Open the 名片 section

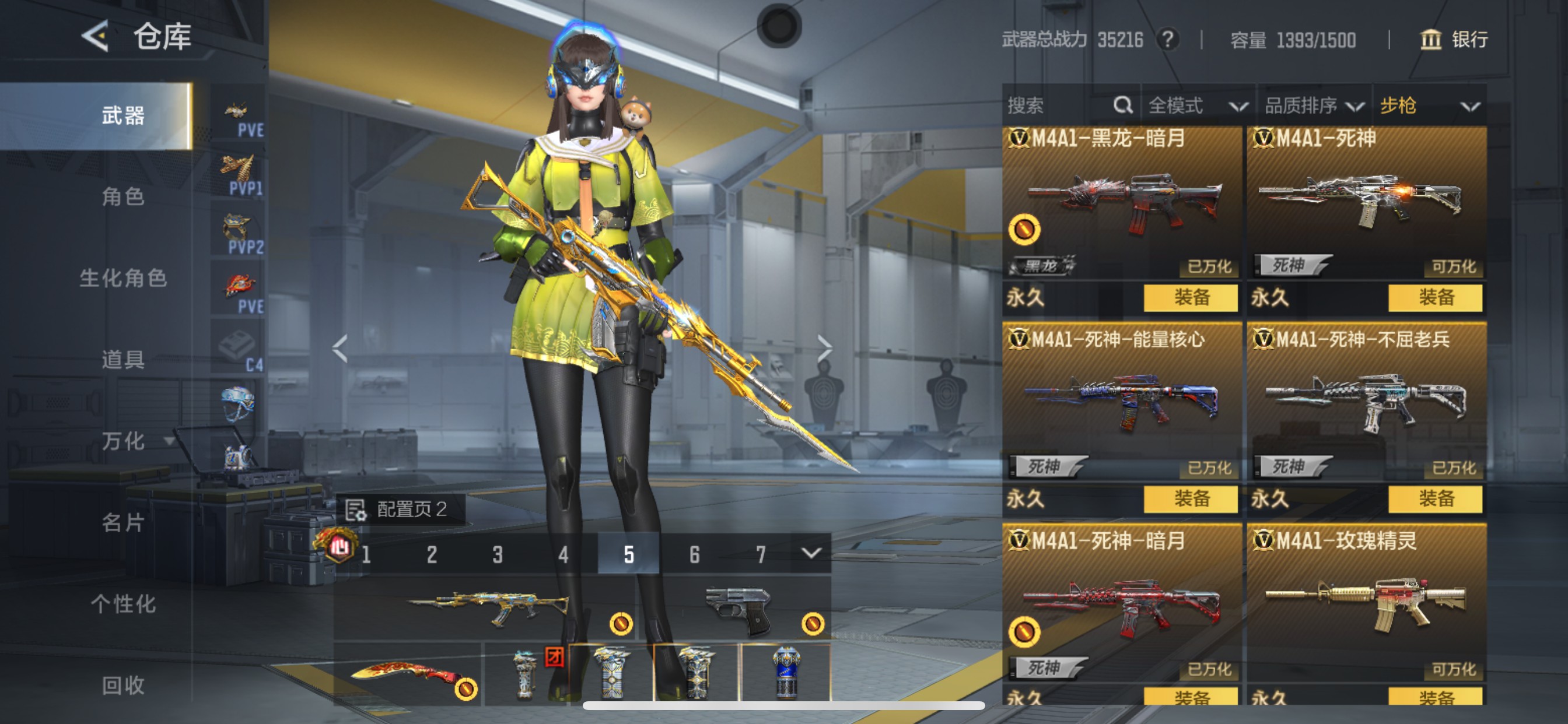tap(123, 522)
